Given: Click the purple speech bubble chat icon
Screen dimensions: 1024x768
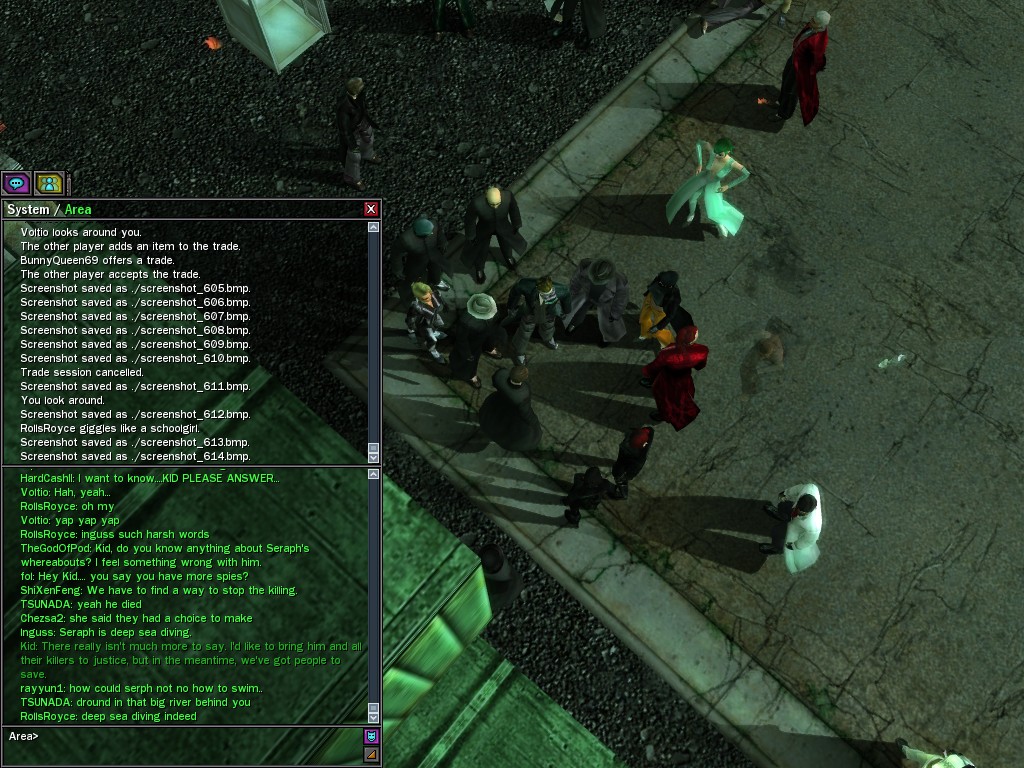Looking at the screenshot, I should 16,183.
